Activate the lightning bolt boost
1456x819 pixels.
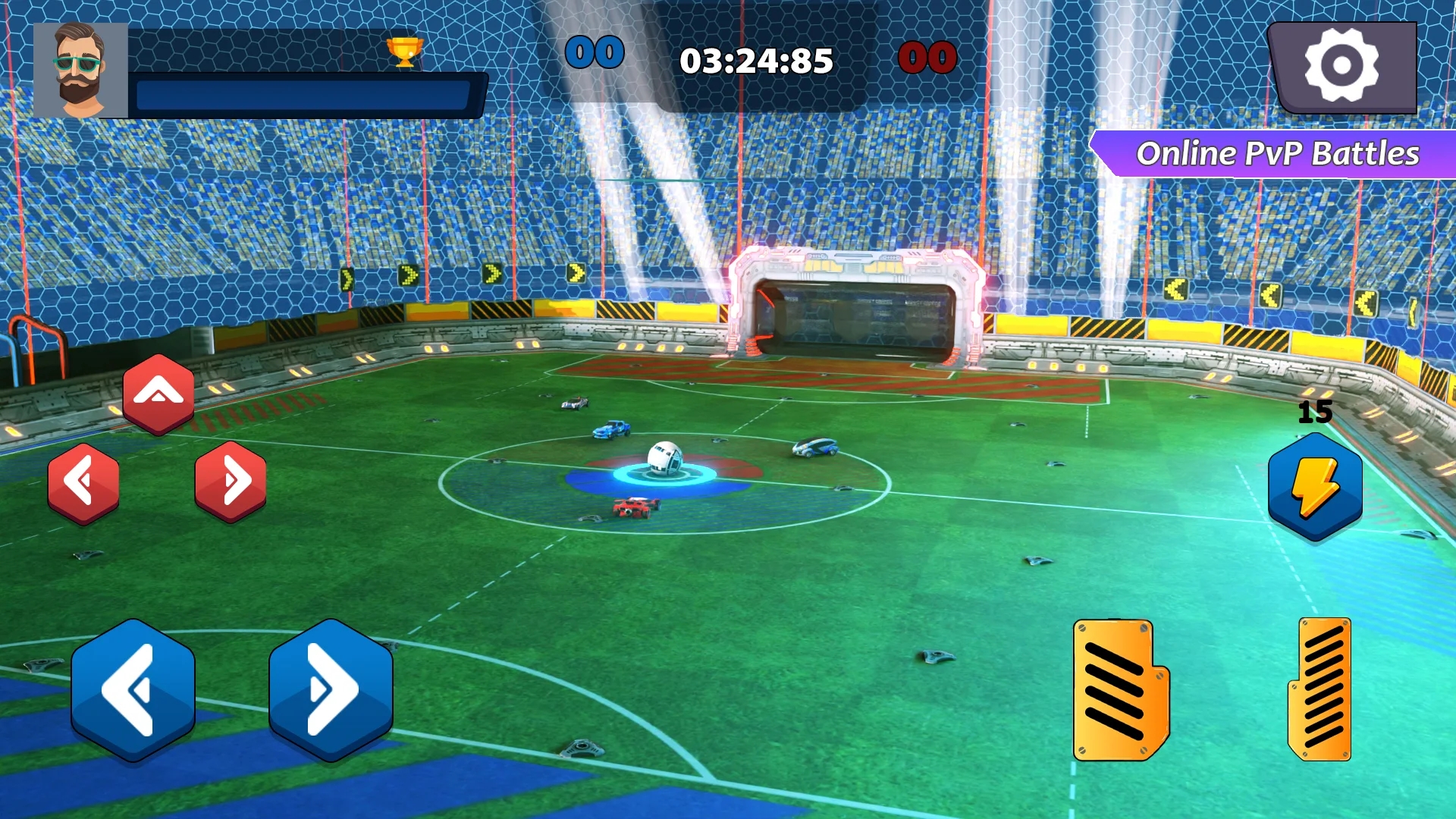(x=1315, y=488)
